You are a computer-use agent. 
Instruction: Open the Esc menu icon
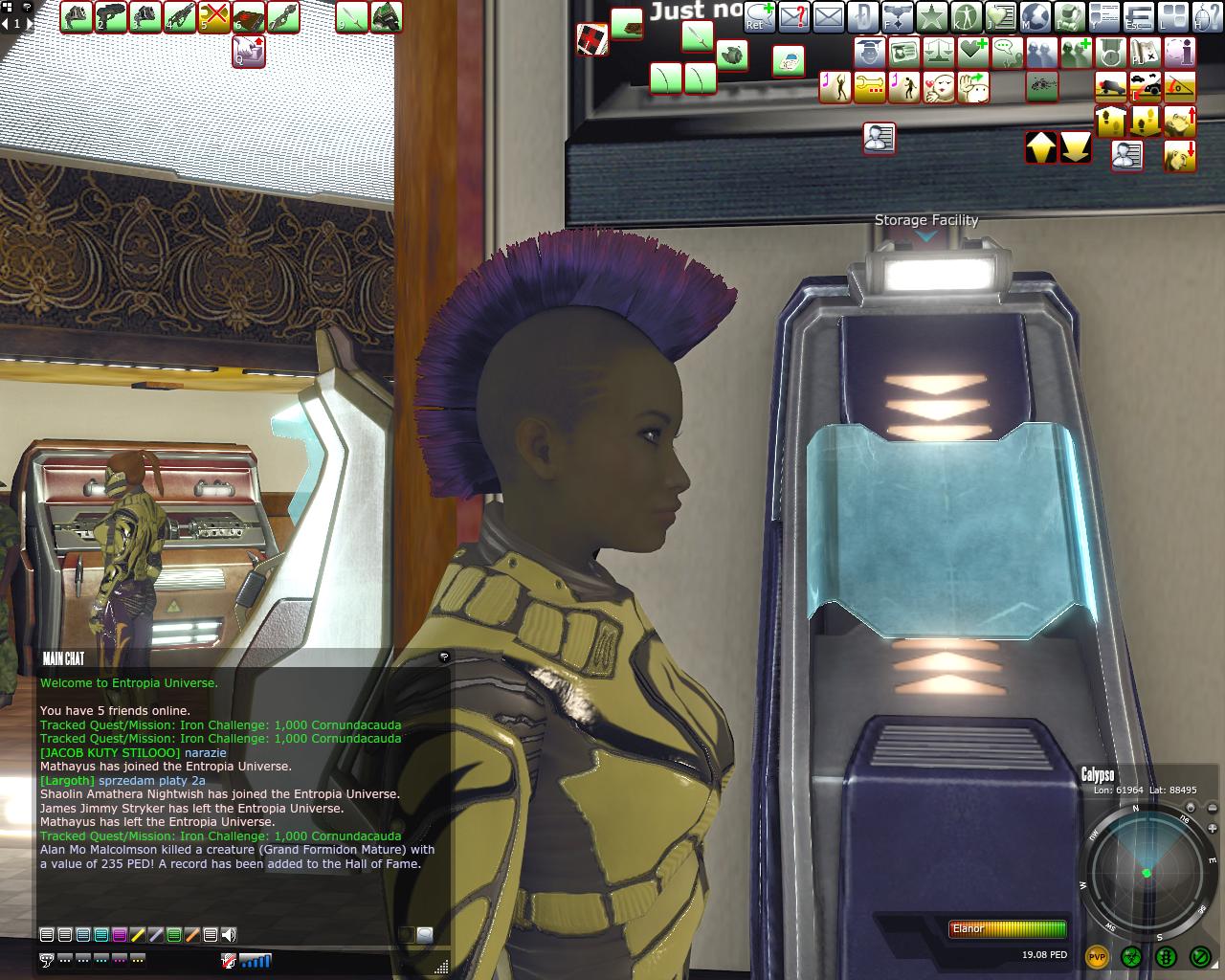[1138, 16]
